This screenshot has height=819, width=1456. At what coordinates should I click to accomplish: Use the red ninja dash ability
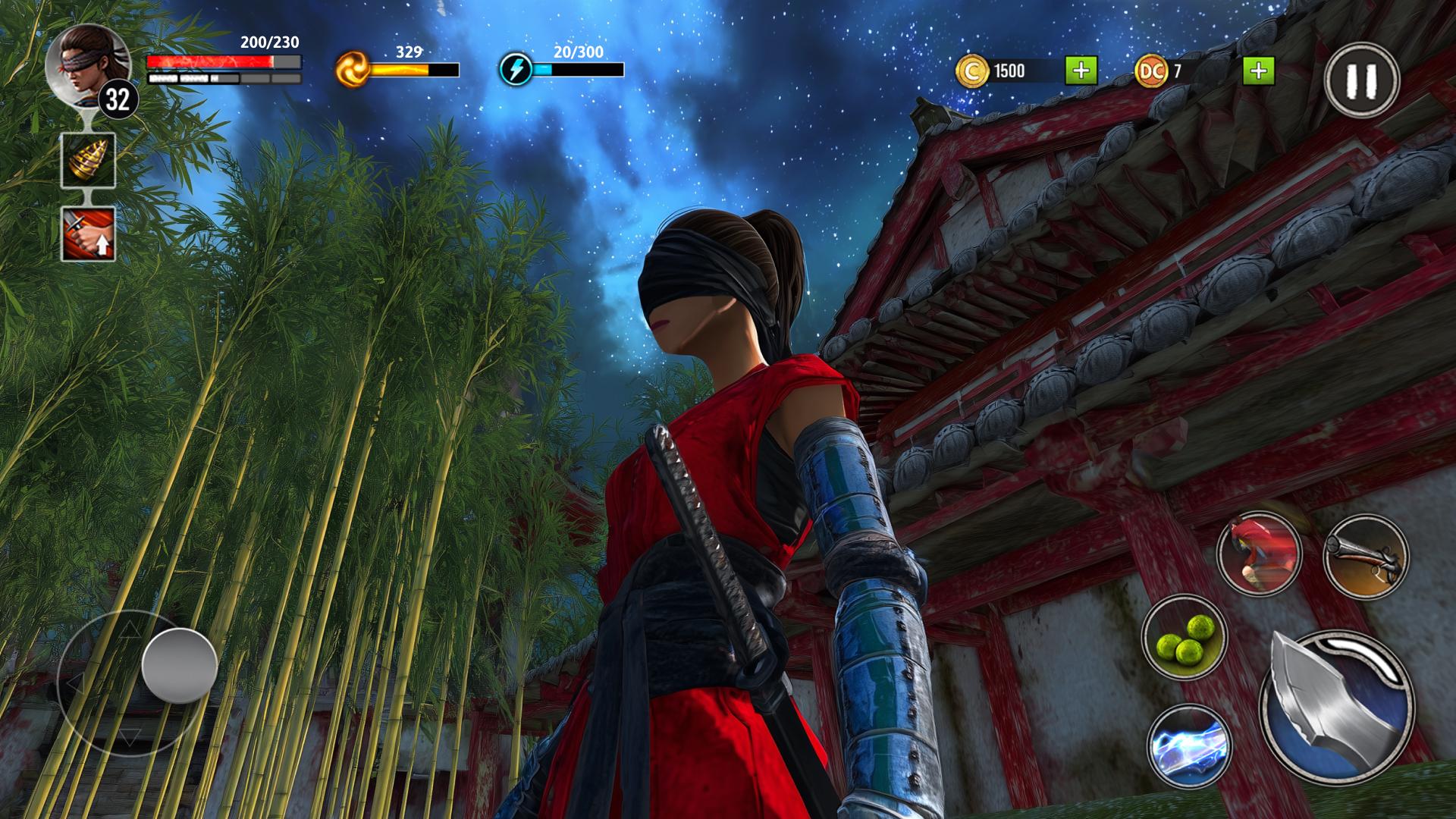tap(1259, 554)
